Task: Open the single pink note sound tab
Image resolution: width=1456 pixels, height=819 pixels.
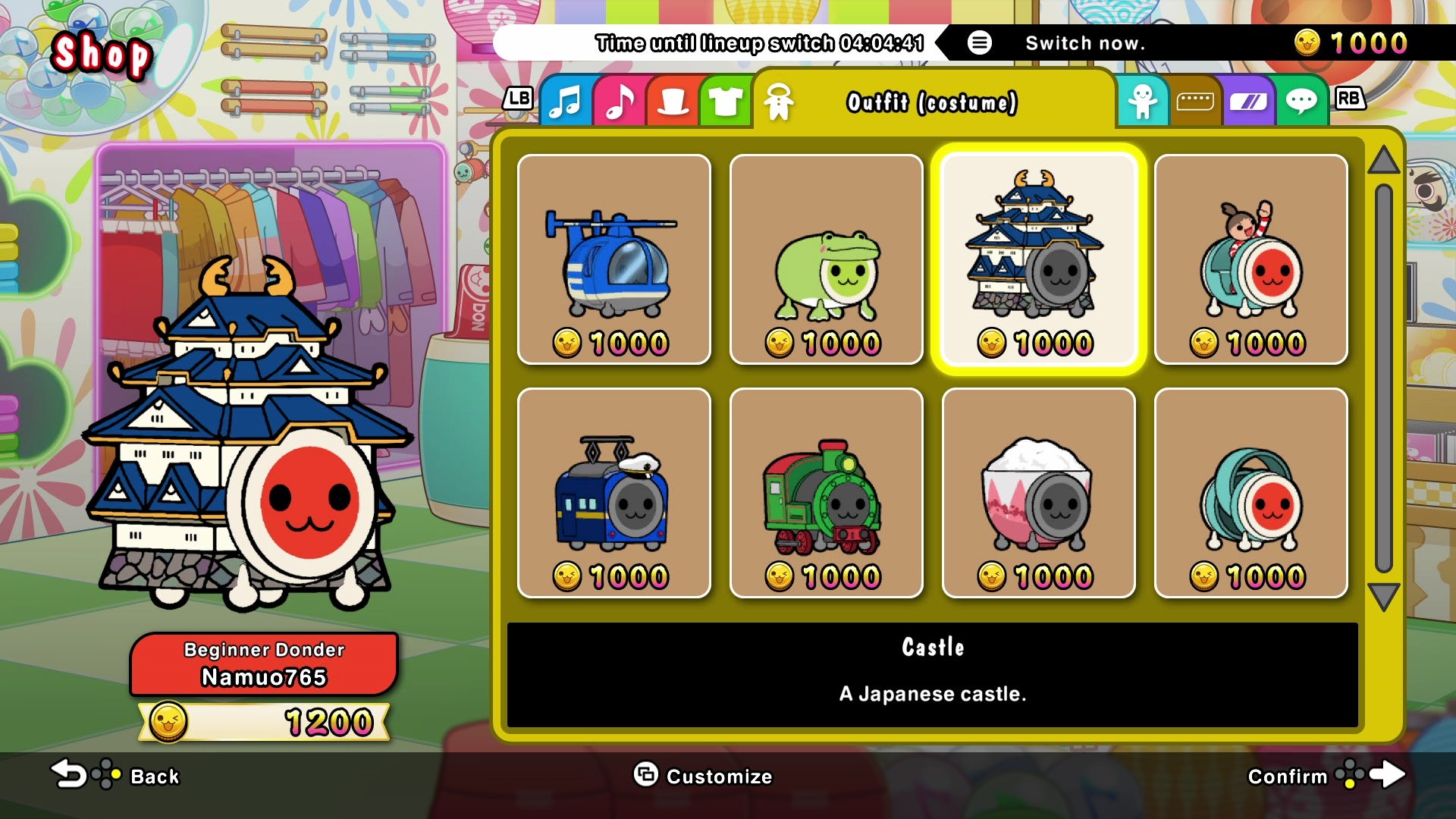Action: coord(619,100)
